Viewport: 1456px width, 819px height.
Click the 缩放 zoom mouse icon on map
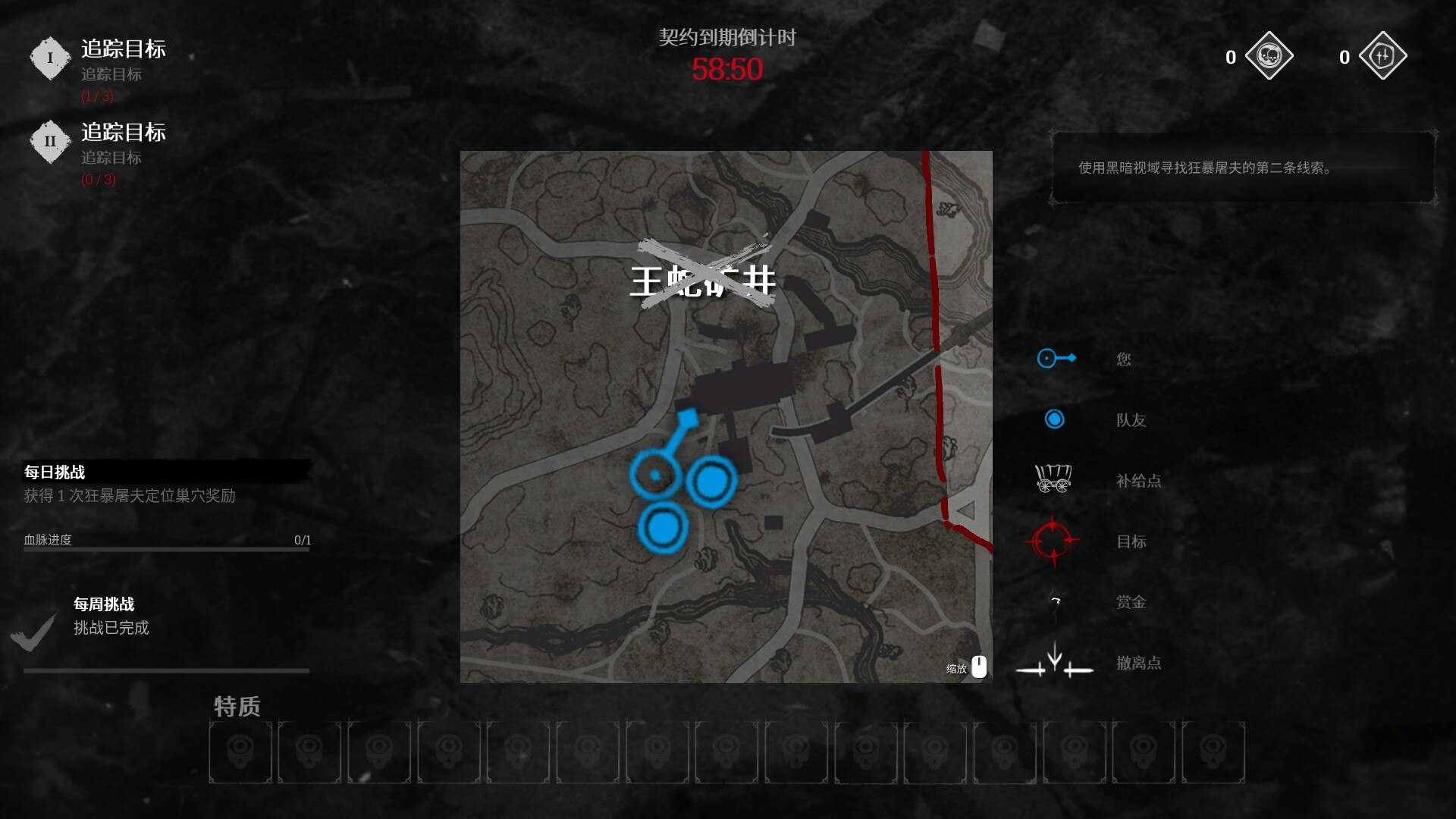pyautogui.click(x=979, y=667)
